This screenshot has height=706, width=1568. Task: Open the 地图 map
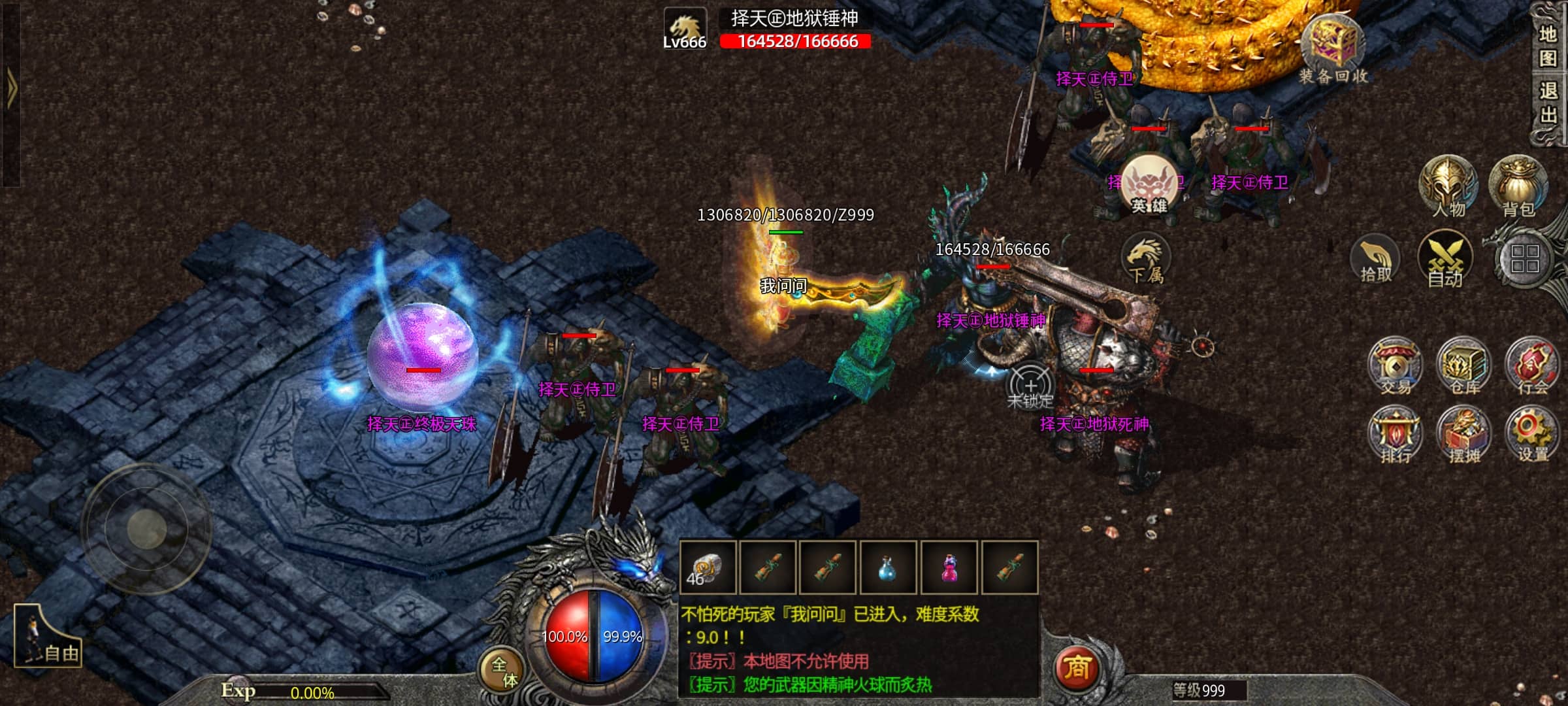(x=1547, y=46)
